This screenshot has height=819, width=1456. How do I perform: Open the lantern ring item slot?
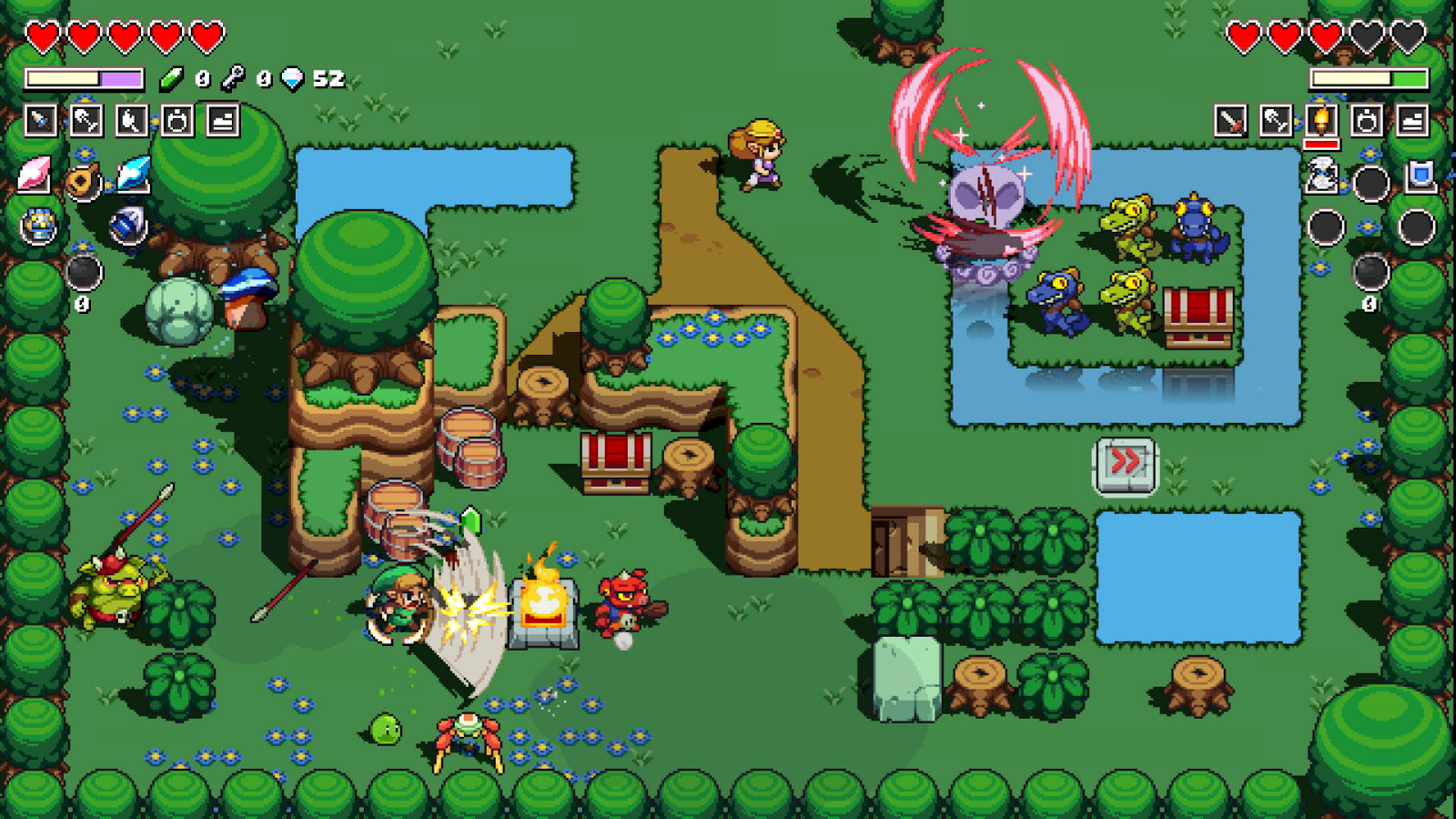(178, 120)
